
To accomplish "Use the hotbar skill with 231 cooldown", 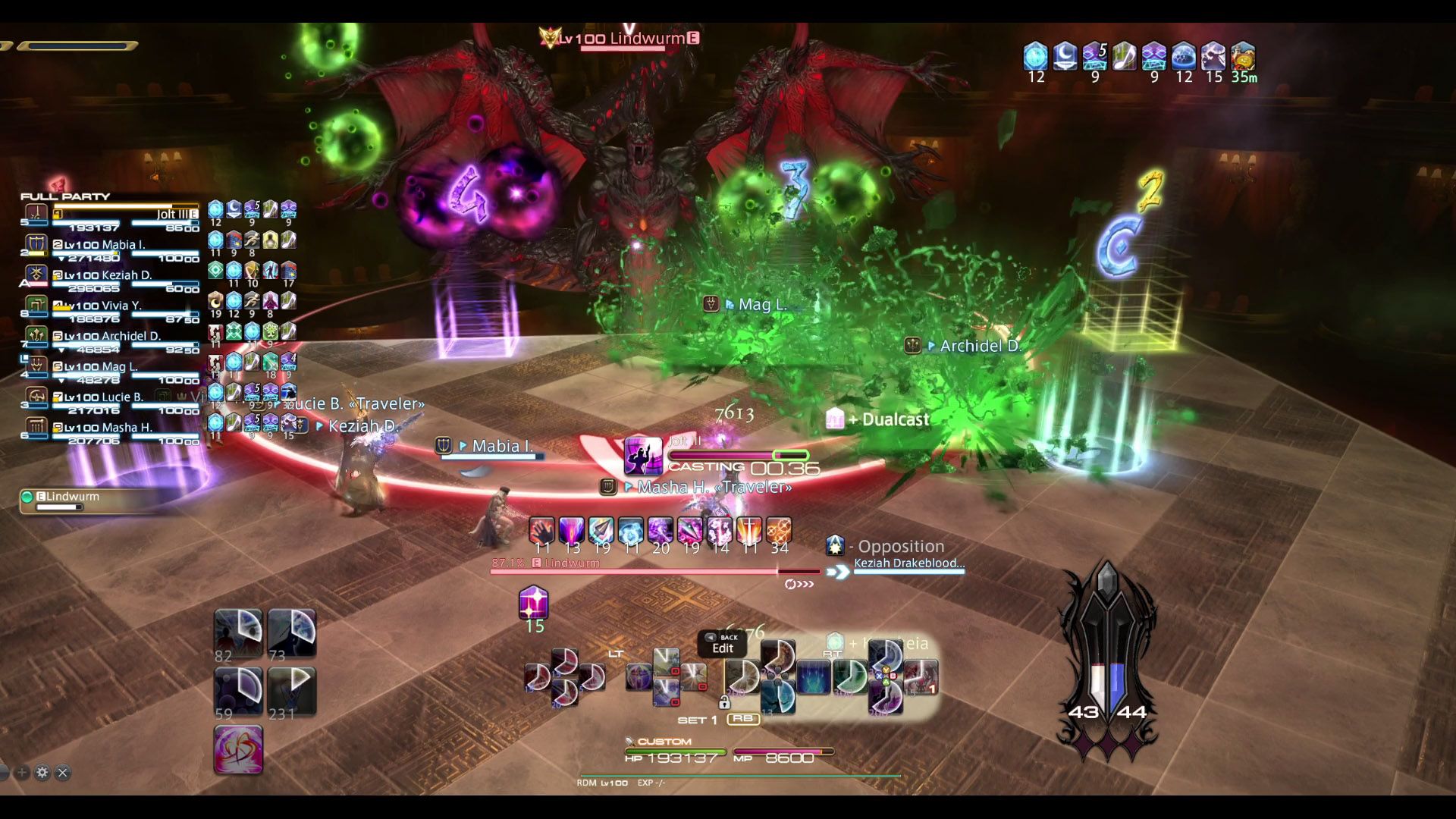I will click(292, 690).
